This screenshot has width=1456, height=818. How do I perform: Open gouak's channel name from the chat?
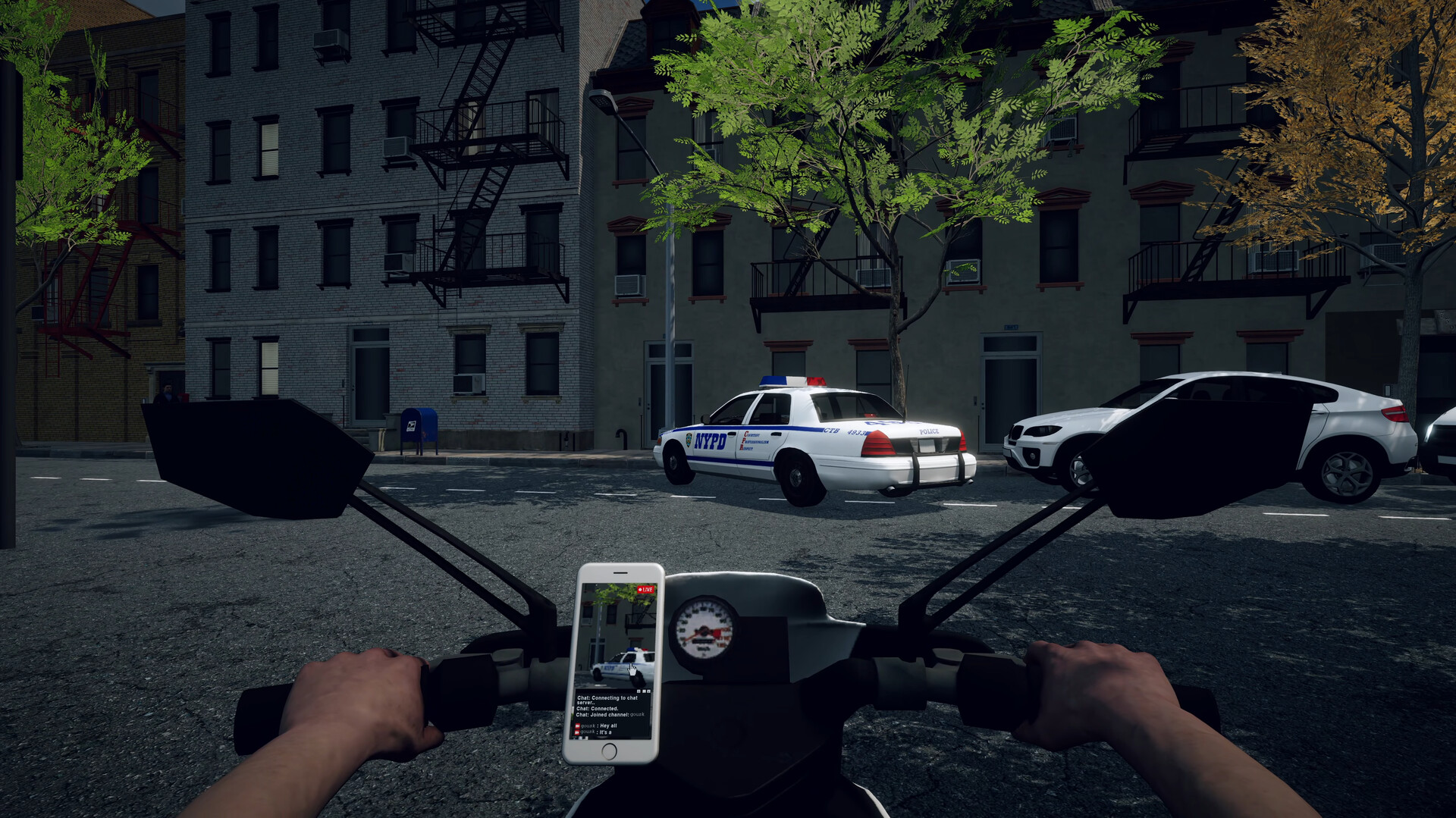637,714
